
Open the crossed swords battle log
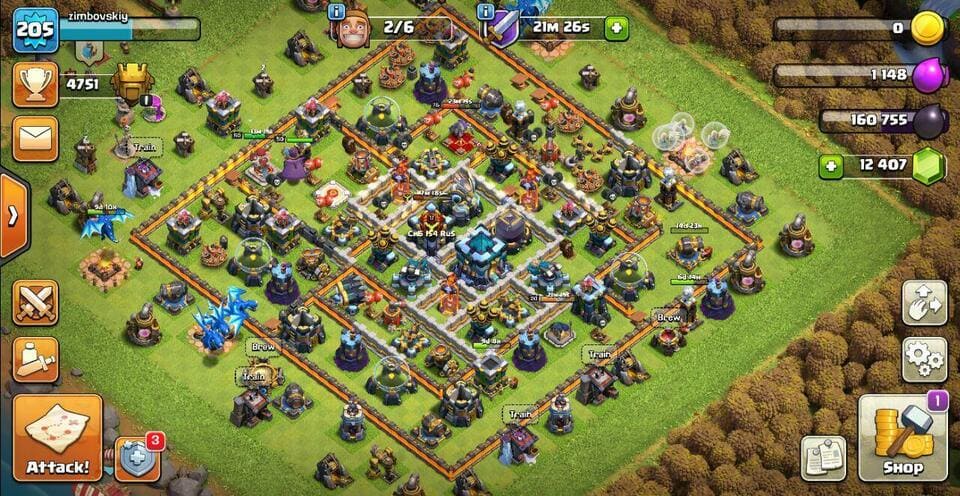click(x=35, y=302)
